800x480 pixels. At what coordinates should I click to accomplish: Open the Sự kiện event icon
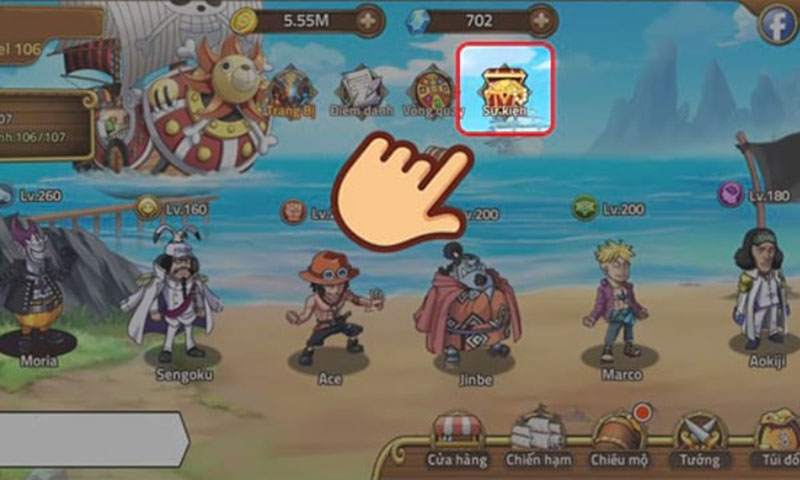[506, 88]
